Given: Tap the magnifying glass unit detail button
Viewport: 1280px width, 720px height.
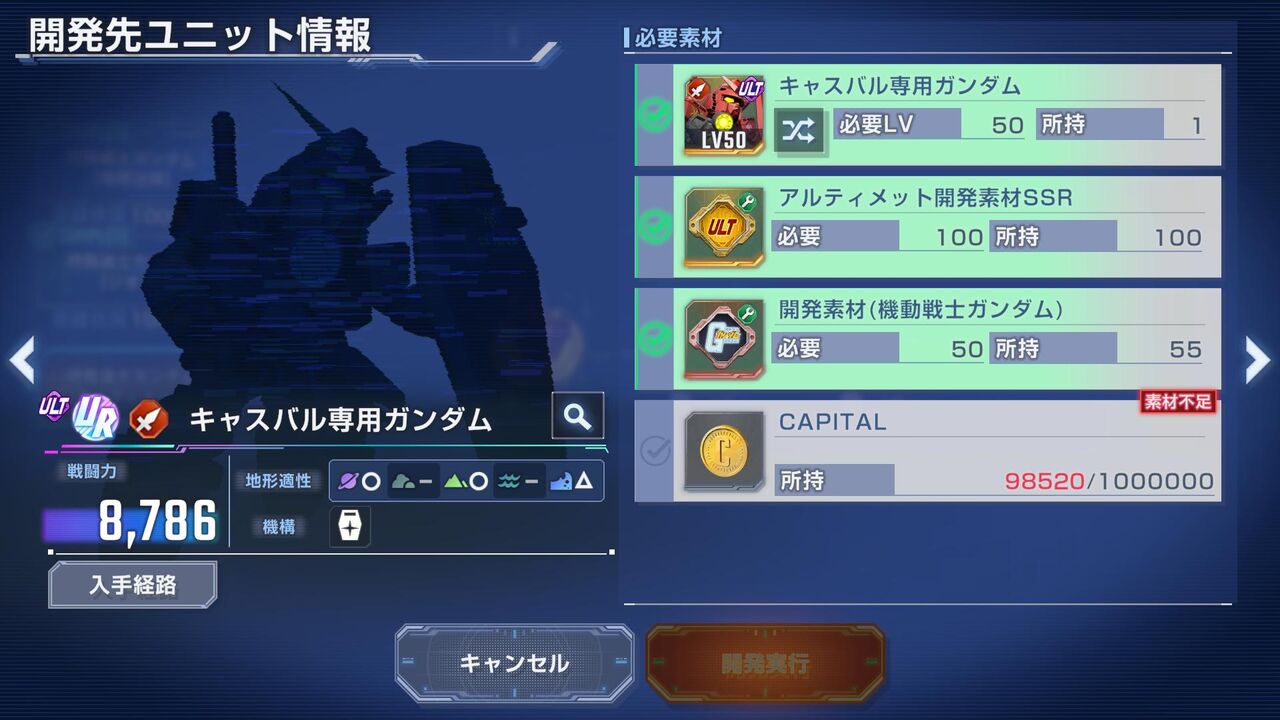Looking at the screenshot, I should coord(578,416).
